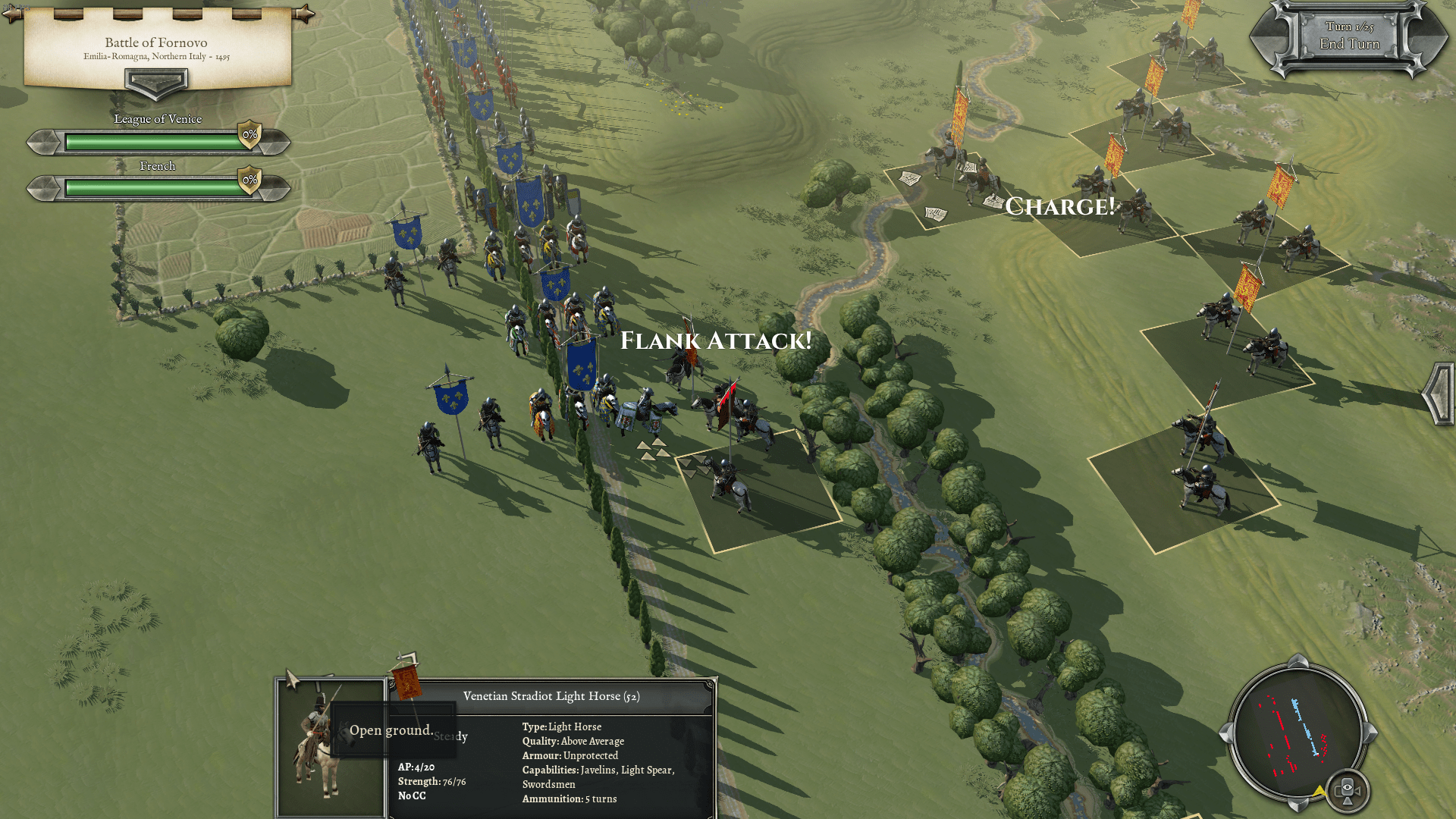1456x819 pixels.
Task: Open the side panel arrow tab
Action: click(1438, 393)
